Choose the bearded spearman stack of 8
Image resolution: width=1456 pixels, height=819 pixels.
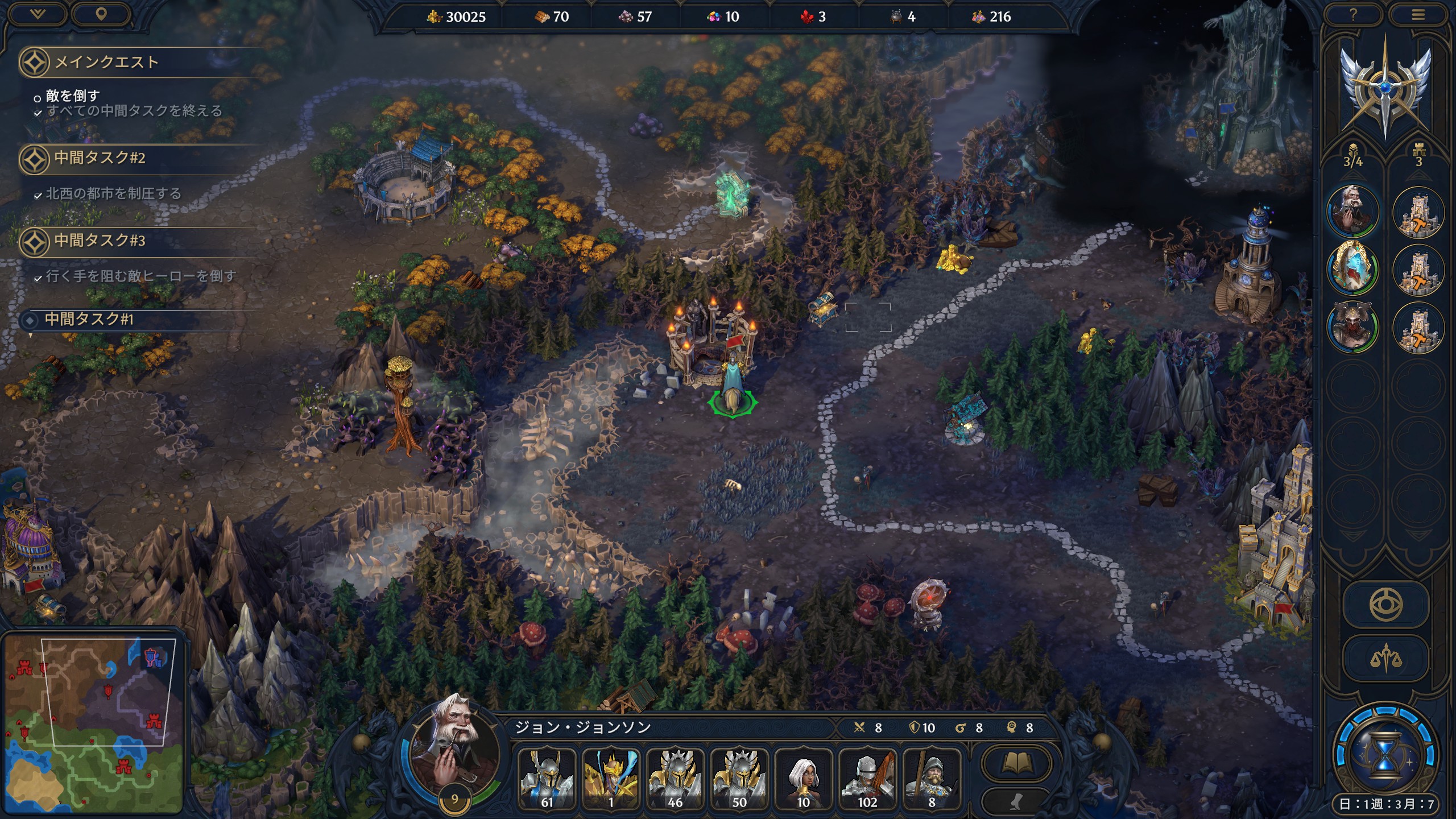tap(932, 779)
